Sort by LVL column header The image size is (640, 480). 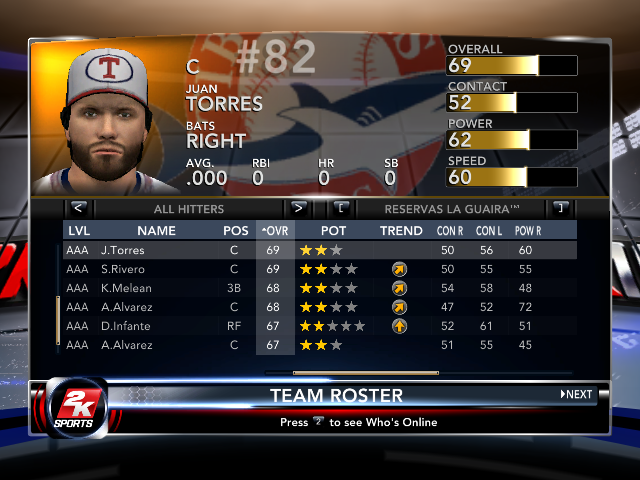coord(78,231)
